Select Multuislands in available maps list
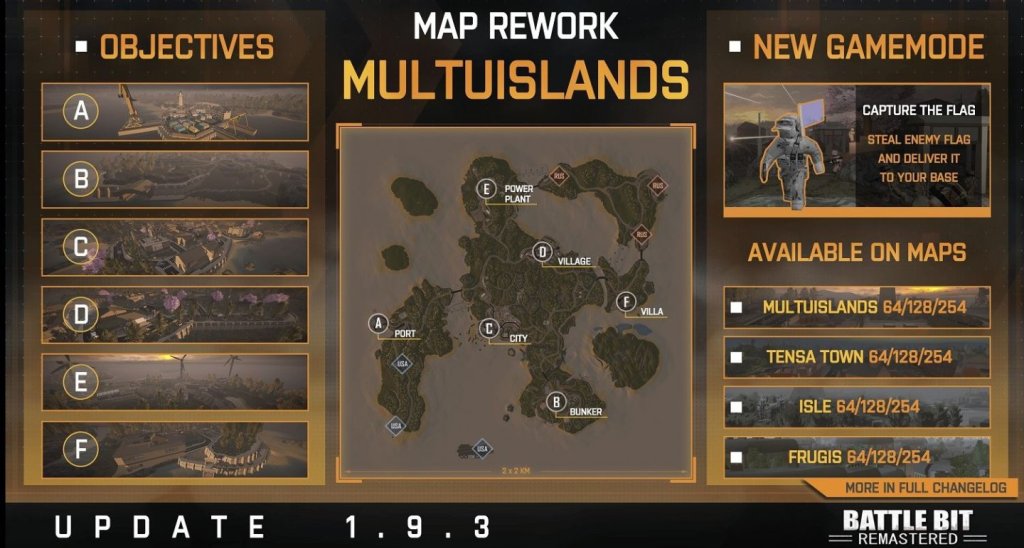1024x548 pixels. [x=857, y=307]
